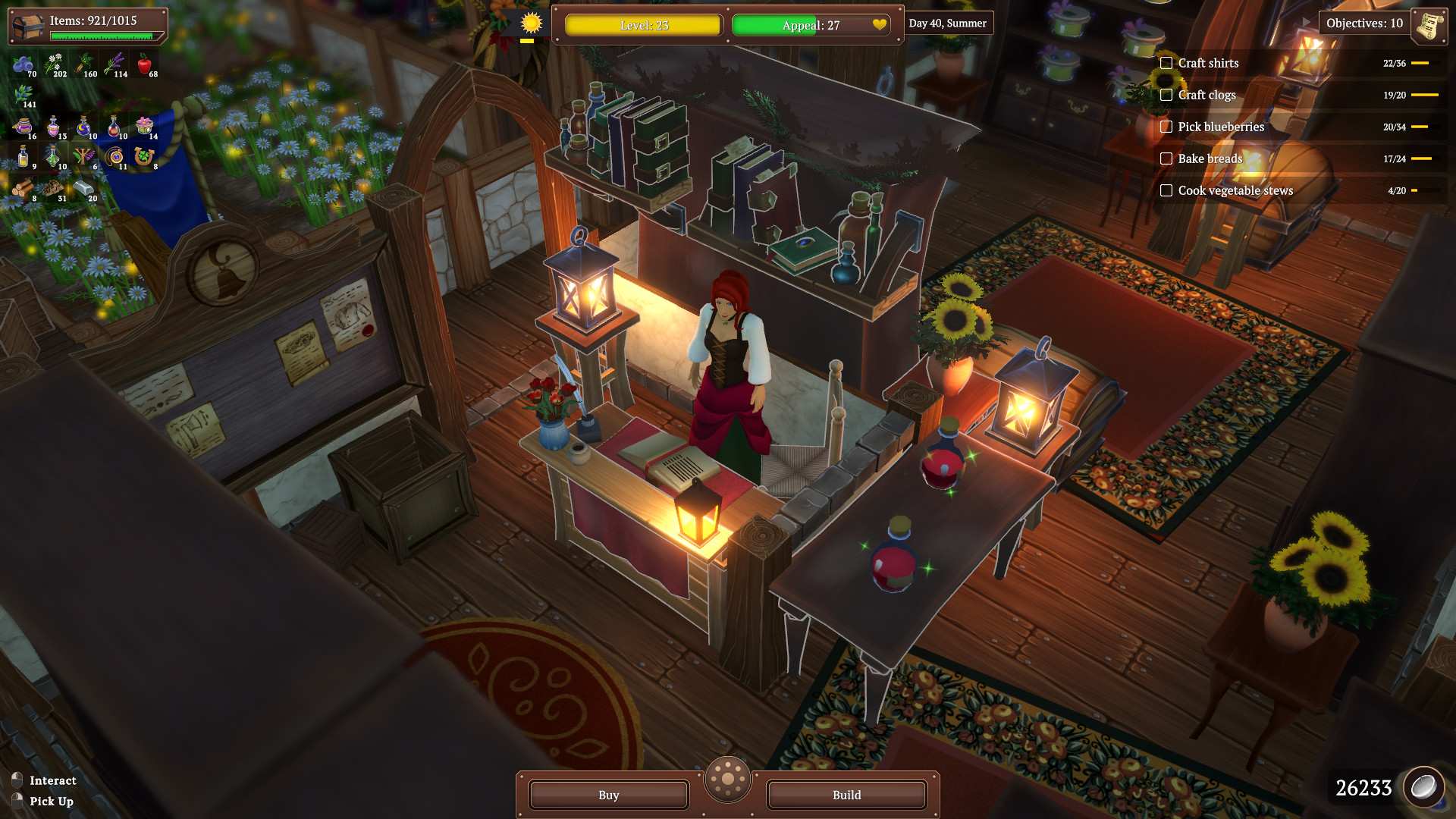Viewport: 1456px width, 819px height.
Task: Toggle the Craft clogs objective open
Action: [1206, 95]
